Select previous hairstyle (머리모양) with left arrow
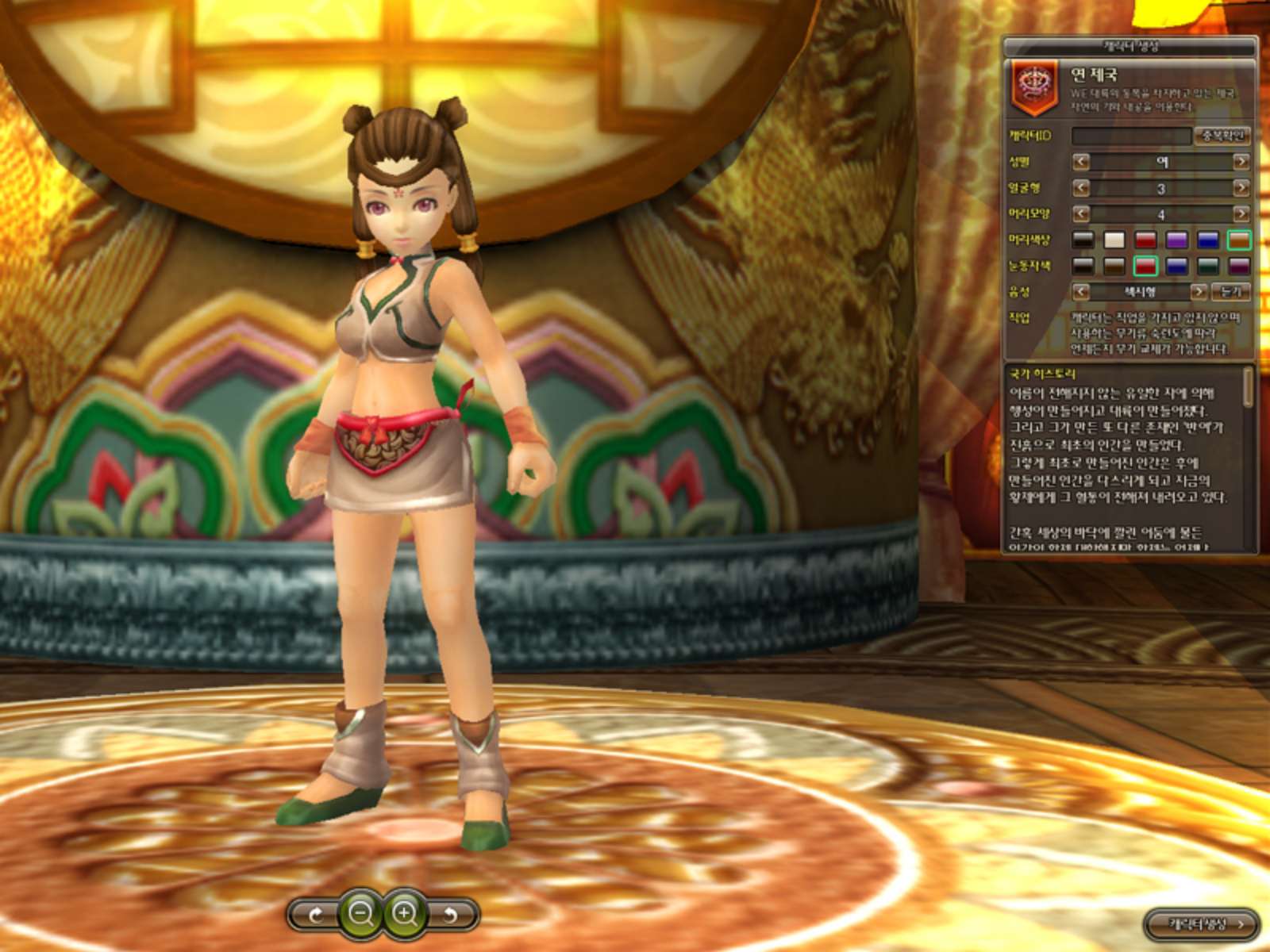The height and width of the screenshot is (952, 1270). 1081,214
